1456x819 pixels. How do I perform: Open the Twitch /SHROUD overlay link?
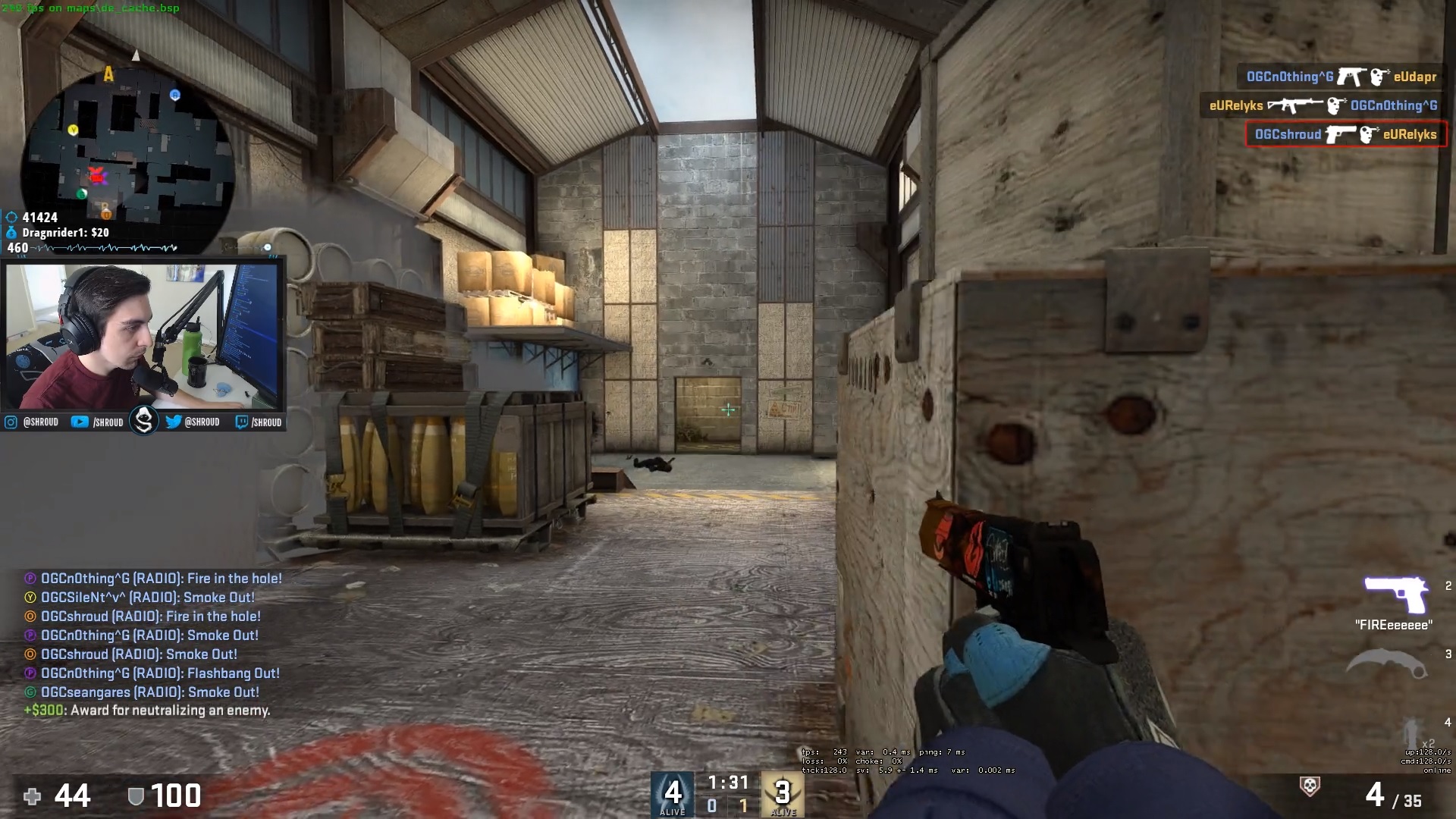click(x=259, y=422)
